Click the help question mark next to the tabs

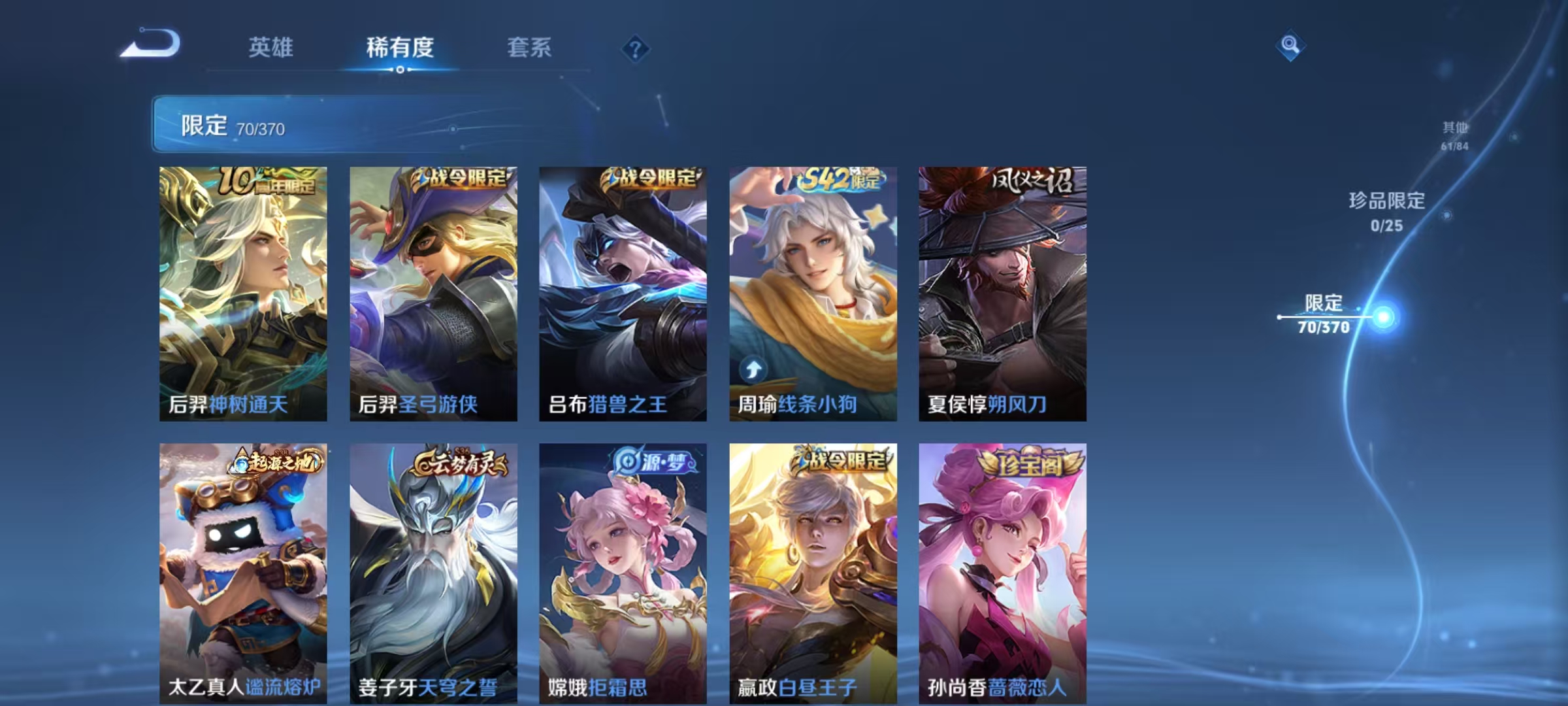pos(636,48)
